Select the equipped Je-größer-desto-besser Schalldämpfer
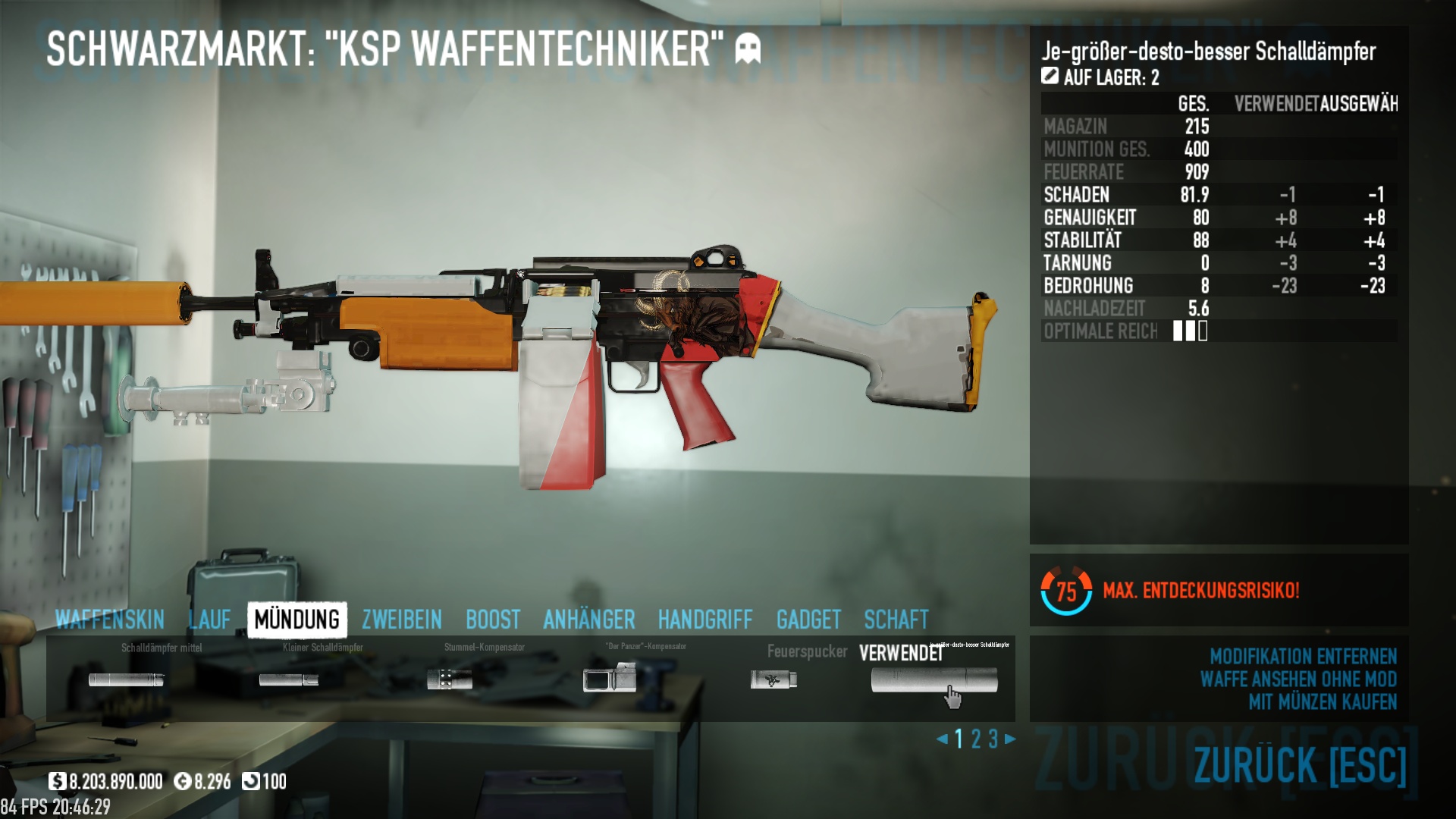This screenshot has width=1456, height=819. (934, 679)
